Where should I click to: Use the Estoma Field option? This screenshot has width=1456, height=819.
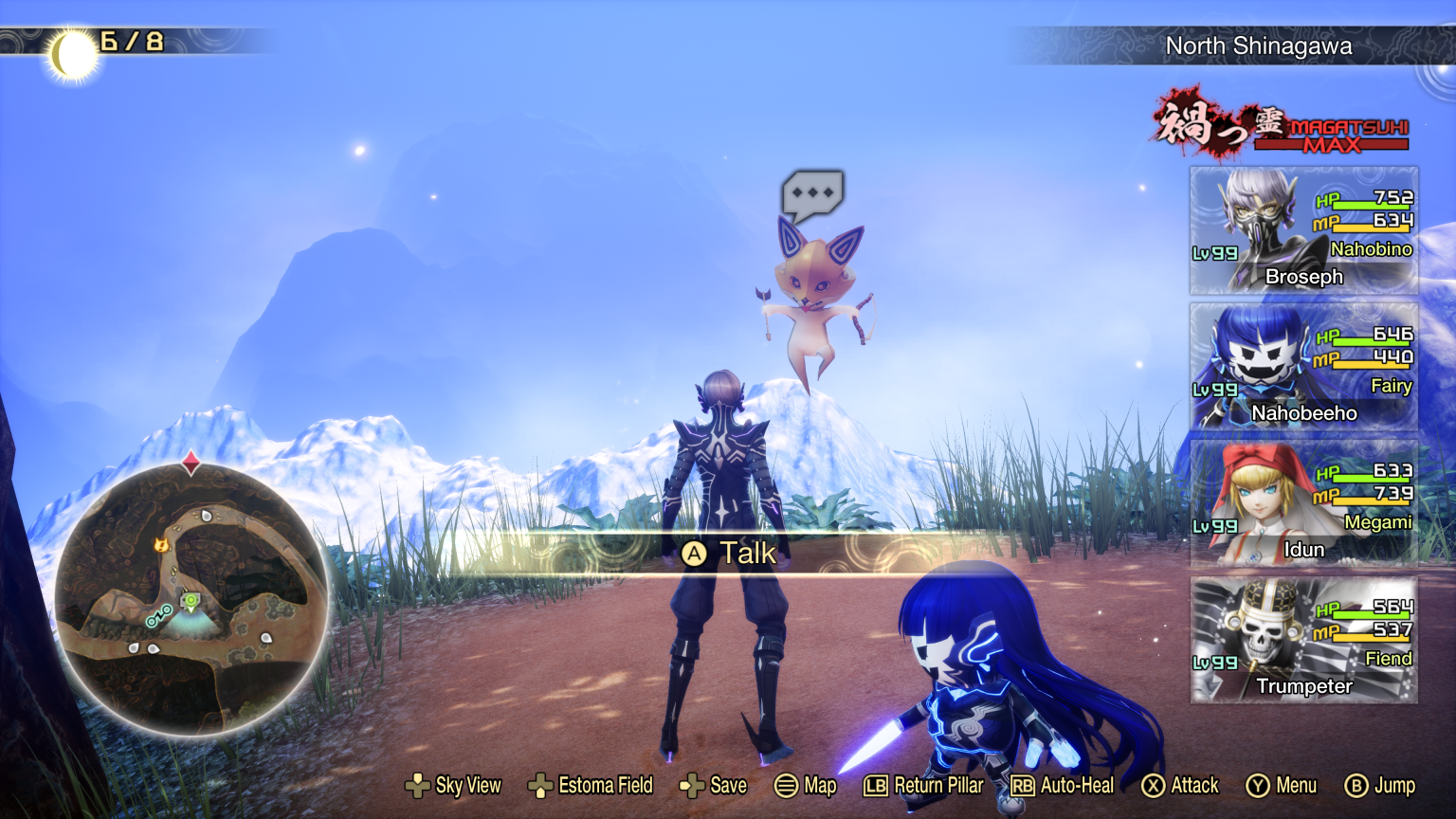(x=590, y=786)
